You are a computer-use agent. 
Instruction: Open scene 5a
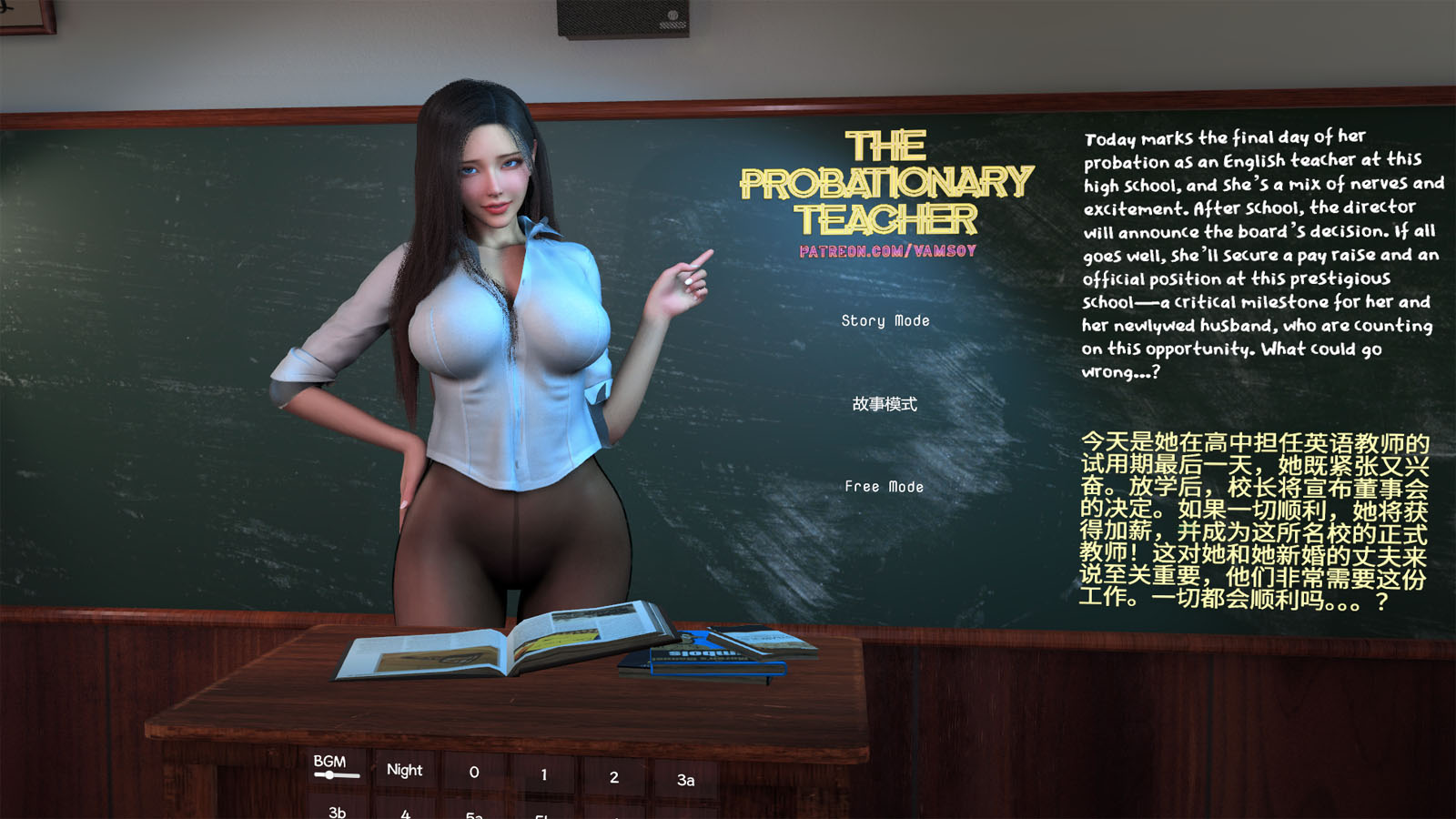[x=473, y=815]
